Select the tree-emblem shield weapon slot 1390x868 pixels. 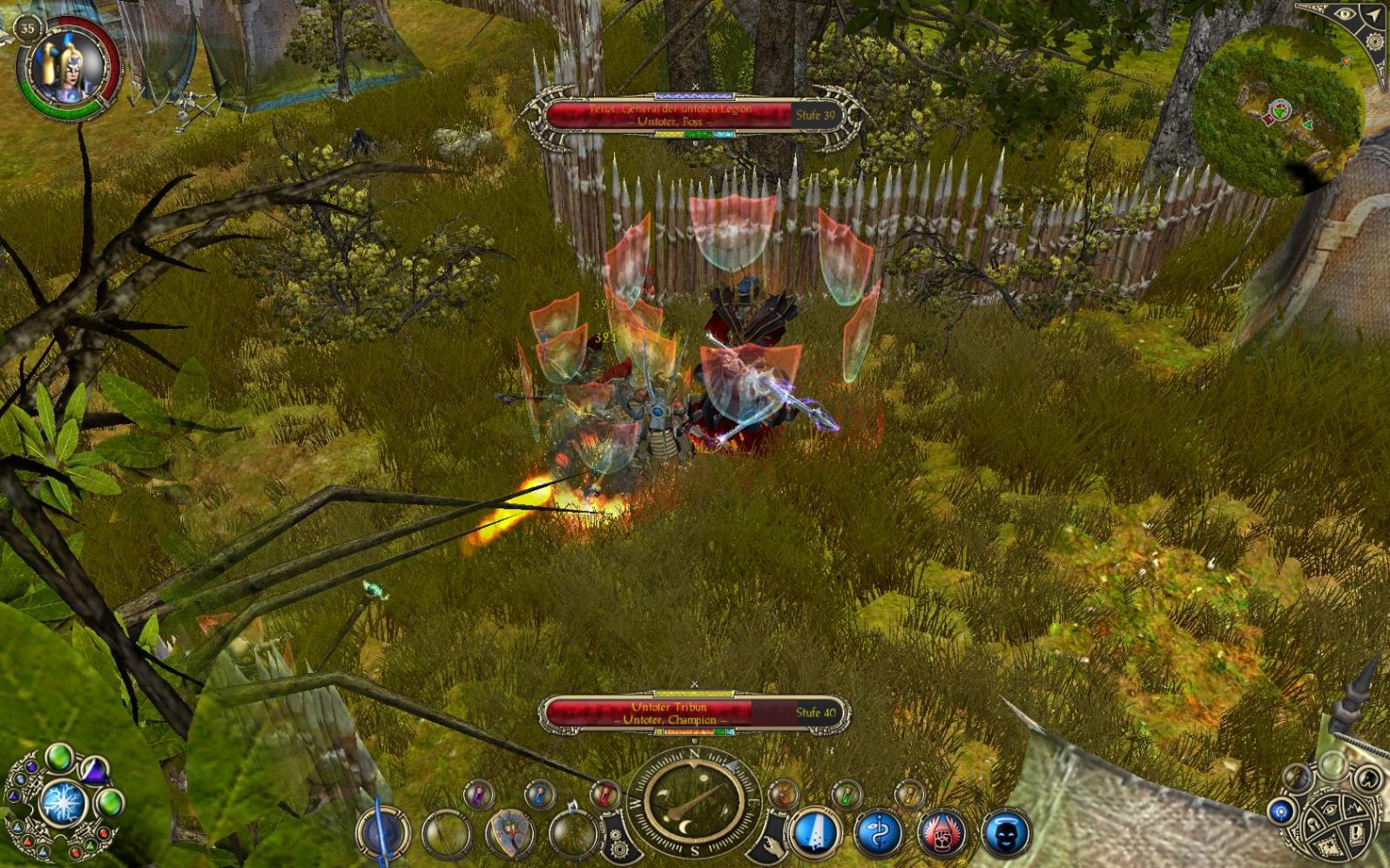point(510,833)
